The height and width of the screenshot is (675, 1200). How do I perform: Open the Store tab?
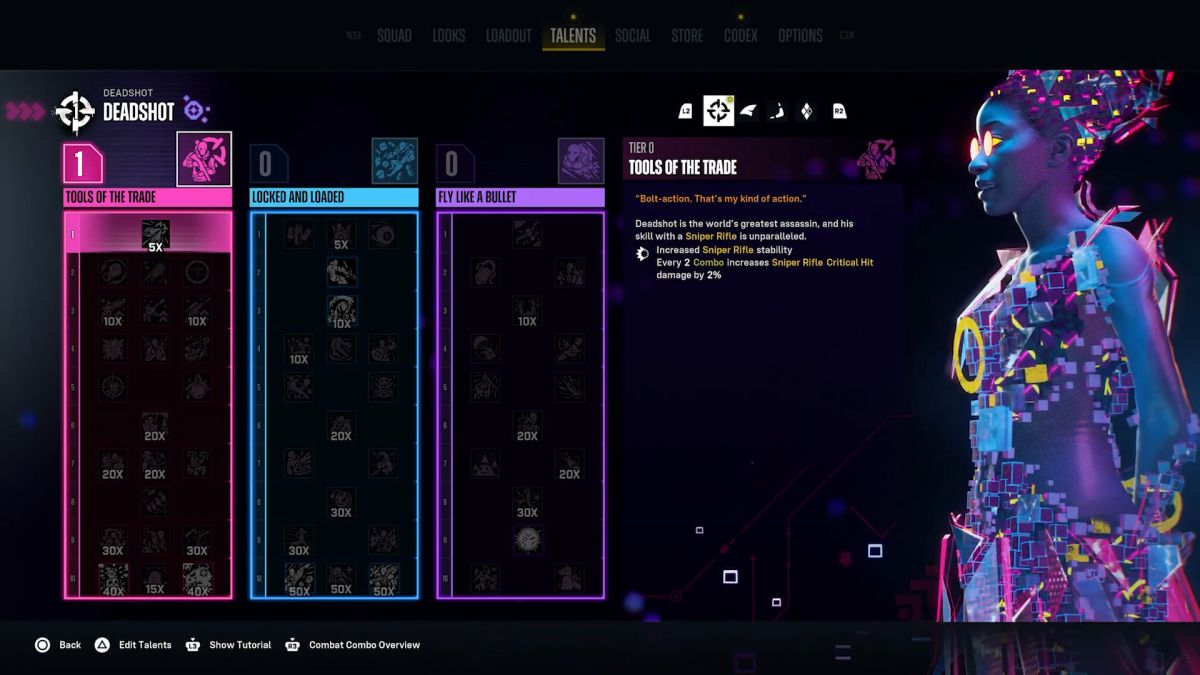(x=687, y=36)
